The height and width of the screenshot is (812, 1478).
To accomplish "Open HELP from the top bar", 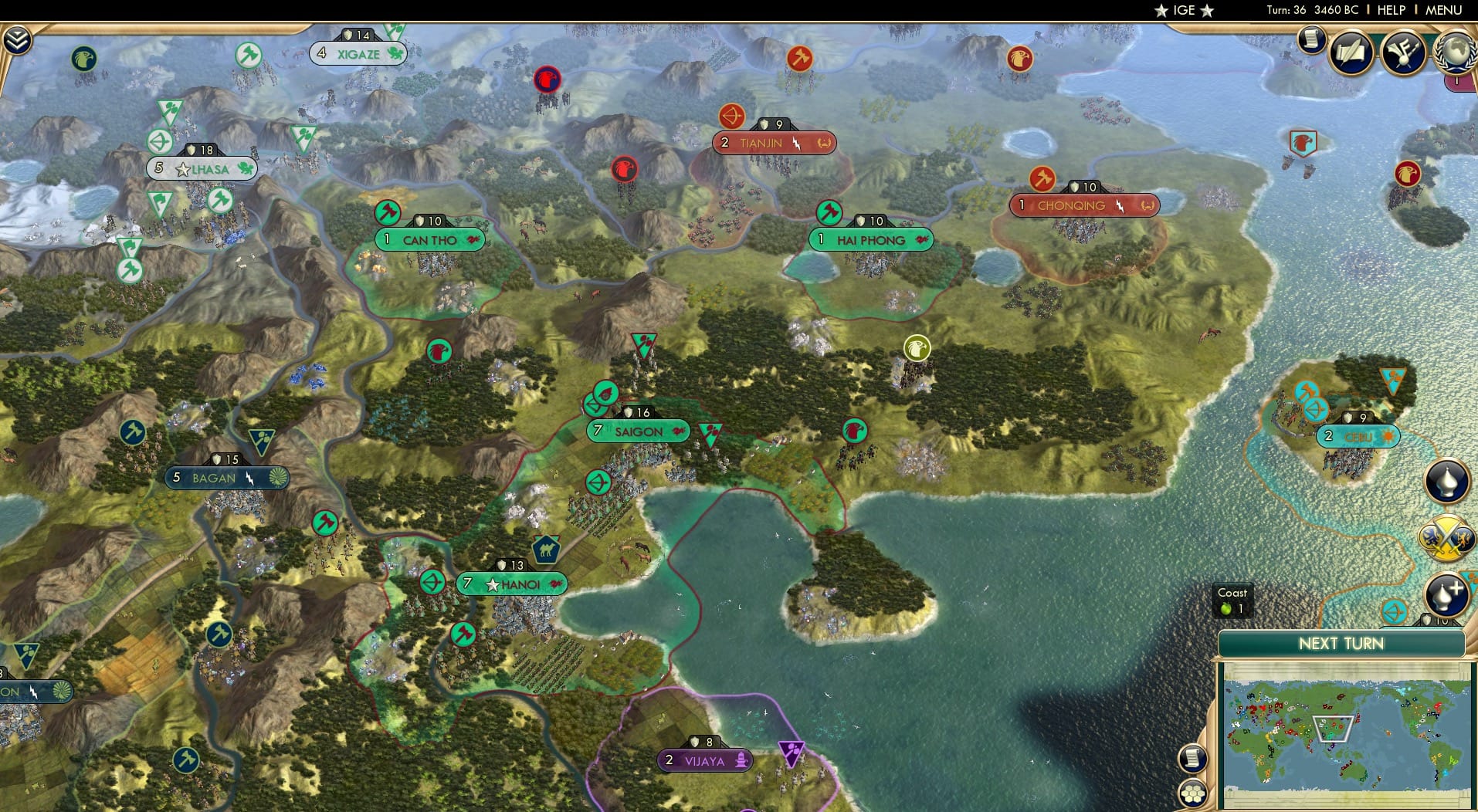I will point(1390,10).
